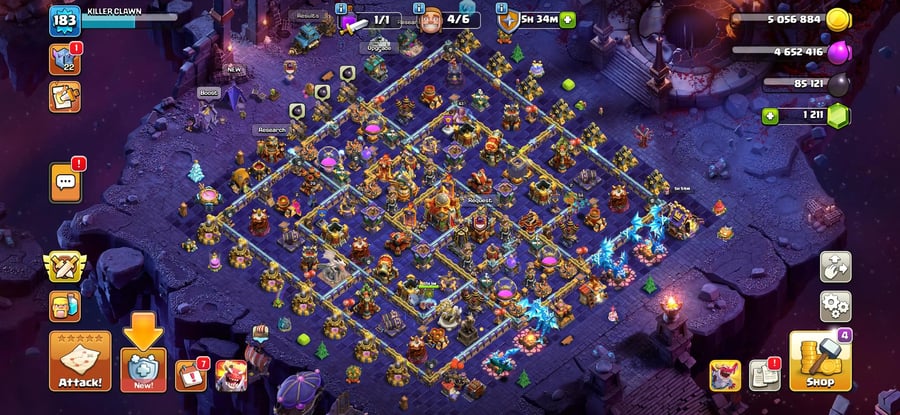Open the blue icon below player level
The height and width of the screenshot is (415, 900).
pyautogui.click(x=65, y=59)
